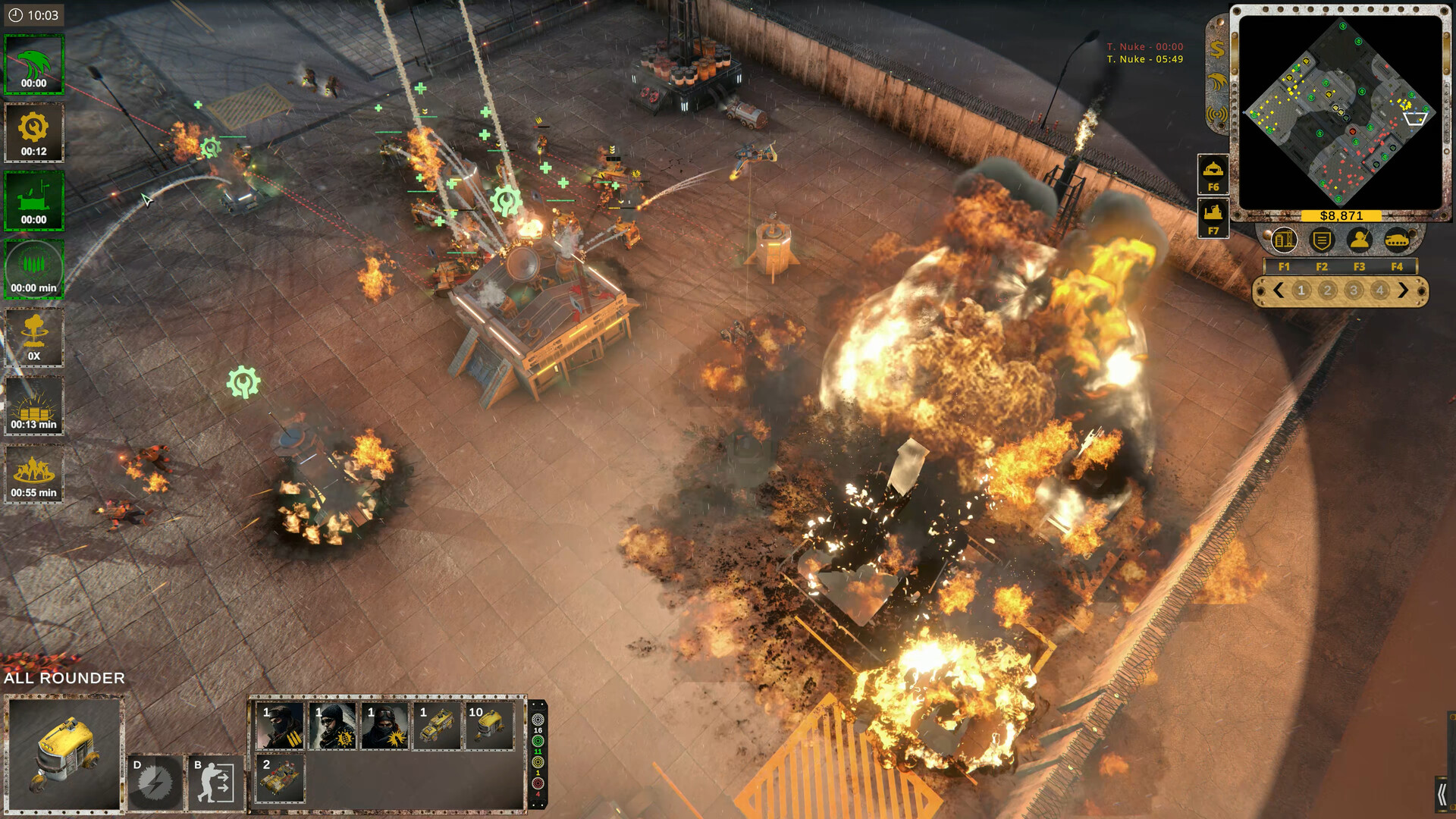Screen dimensions: 1456x819
Task: Activate the lightning bolt D ability
Action: 155,783
